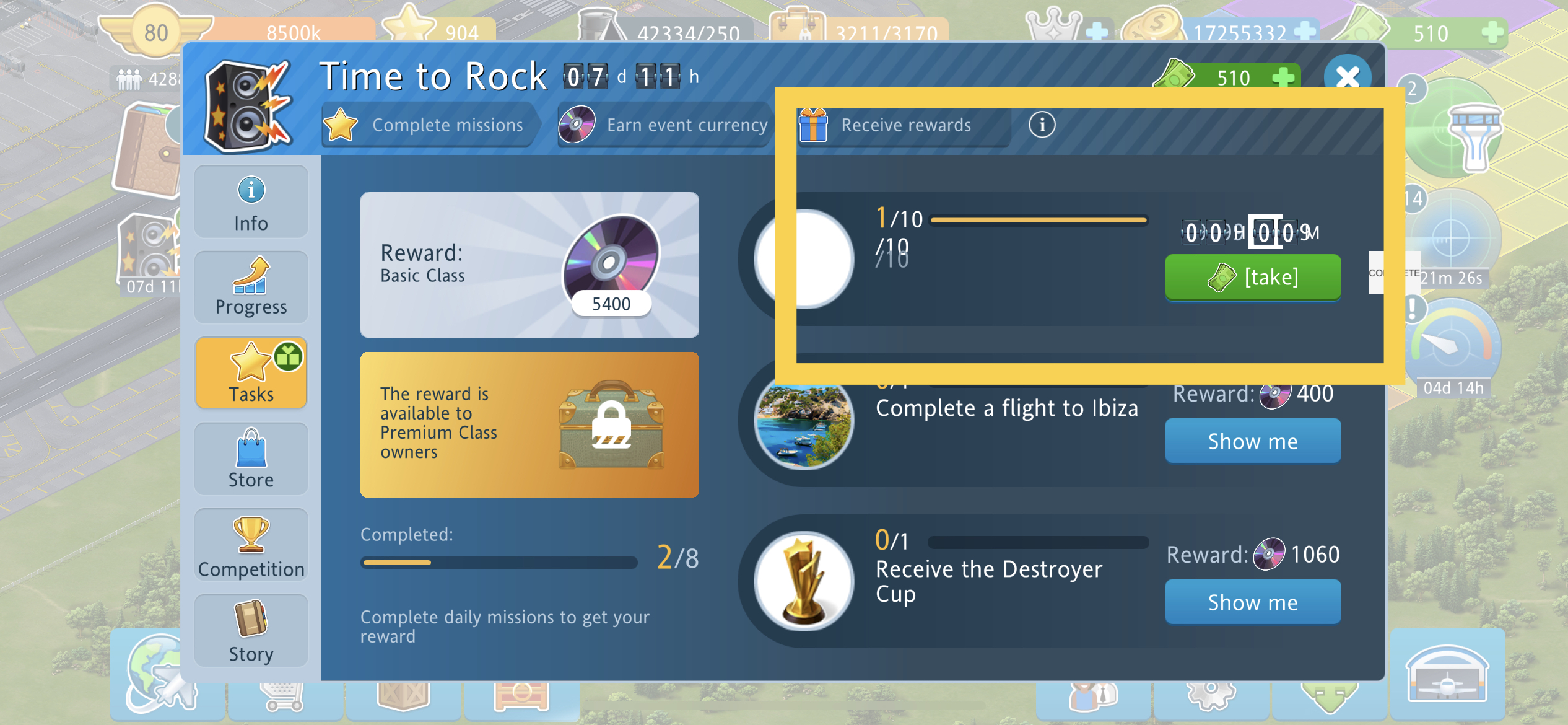This screenshot has height=725, width=1568.
Task: Show me the Ibiza flight mission
Action: (1252, 441)
